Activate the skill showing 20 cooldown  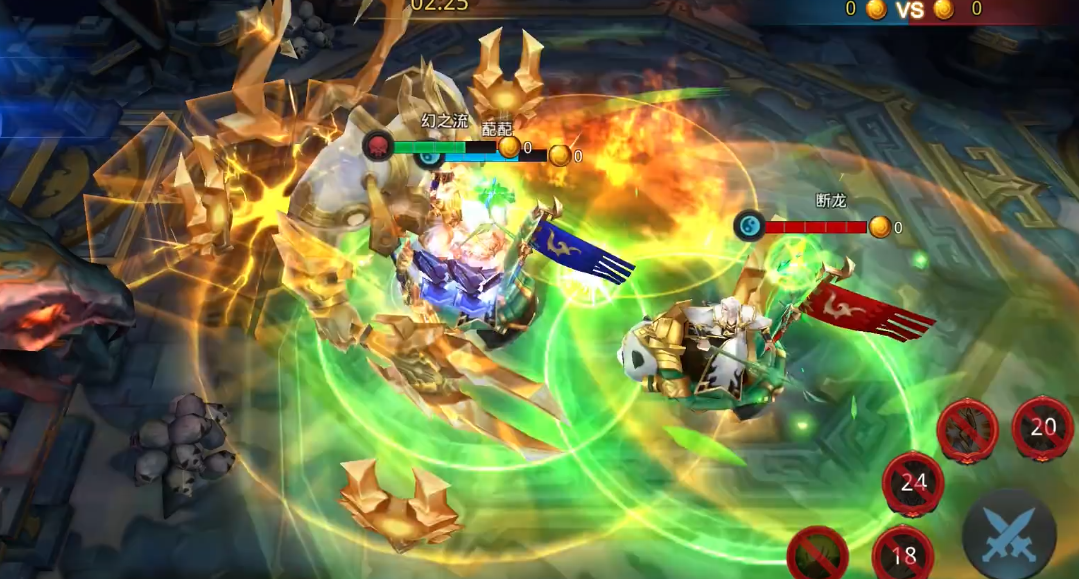1042,428
